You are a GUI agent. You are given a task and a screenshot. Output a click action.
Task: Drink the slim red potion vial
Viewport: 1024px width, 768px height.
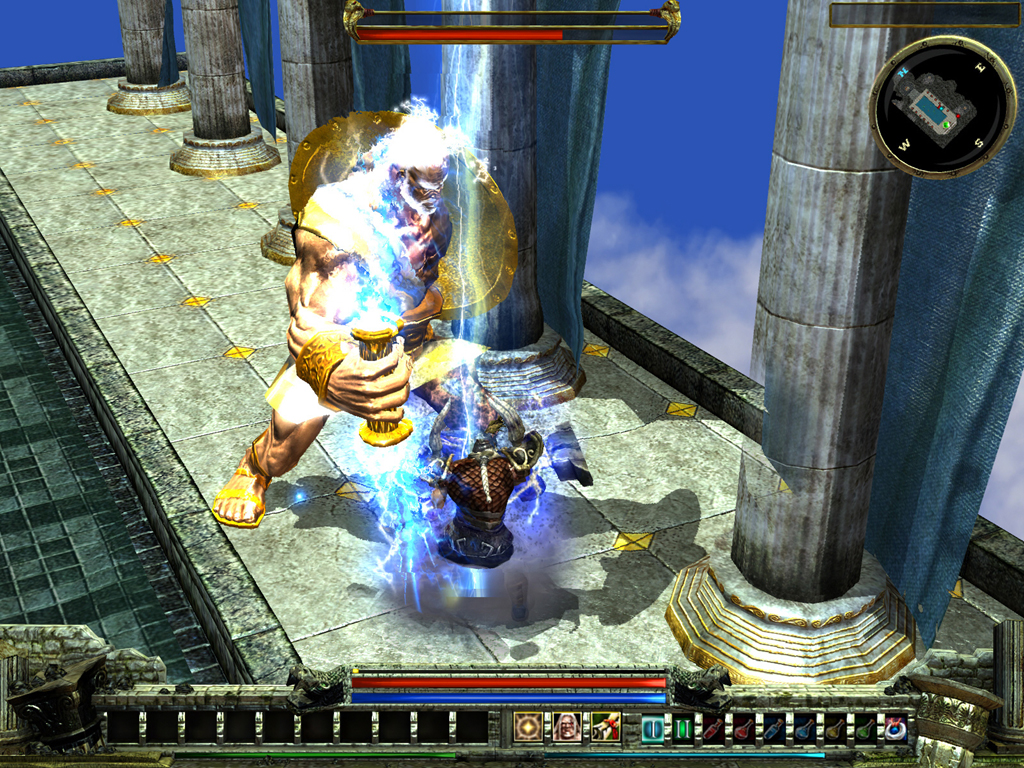point(713,728)
